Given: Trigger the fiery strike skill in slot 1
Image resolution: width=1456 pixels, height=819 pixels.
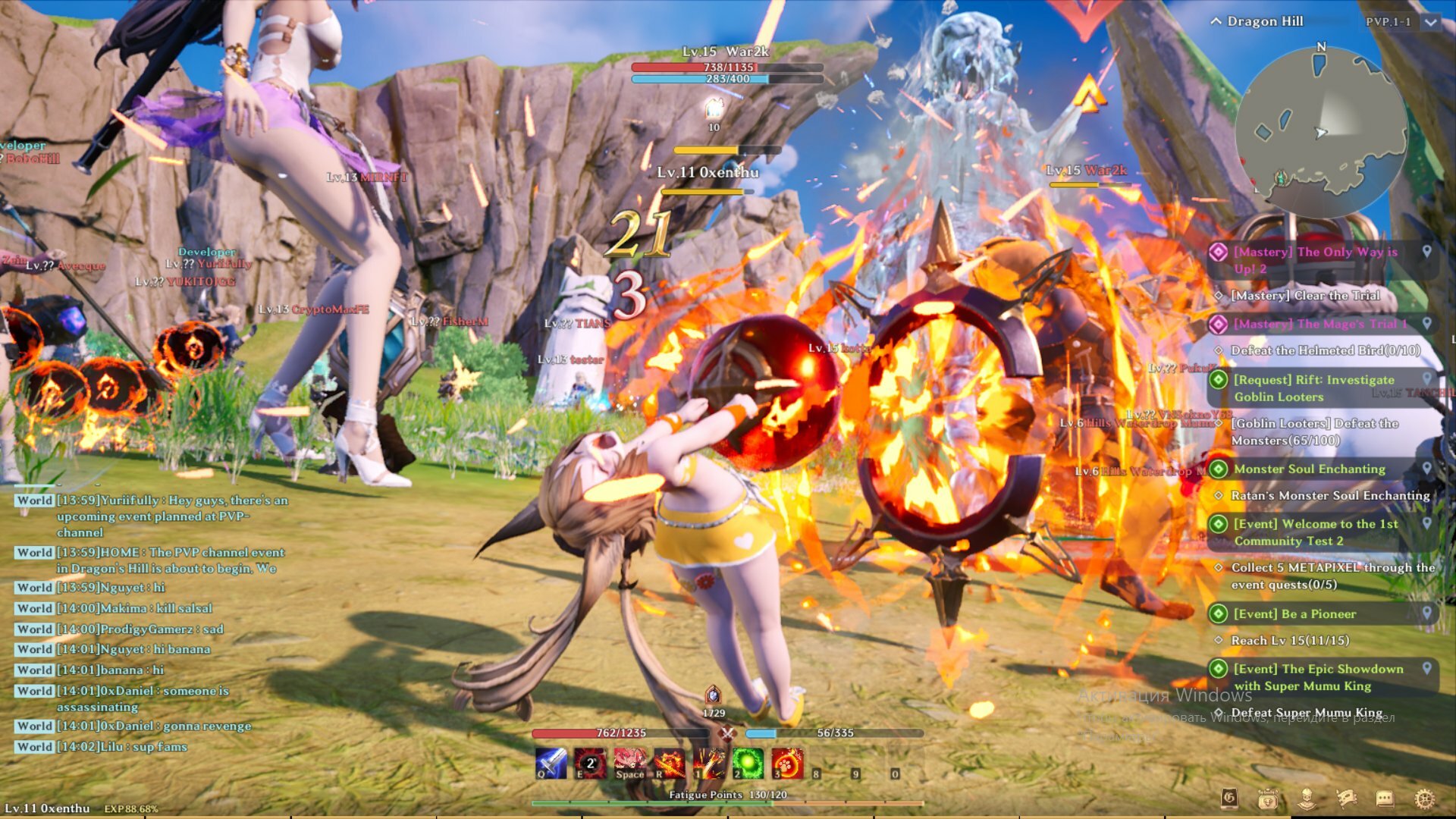Looking at the screenshot, I should (x=708, y=763).
